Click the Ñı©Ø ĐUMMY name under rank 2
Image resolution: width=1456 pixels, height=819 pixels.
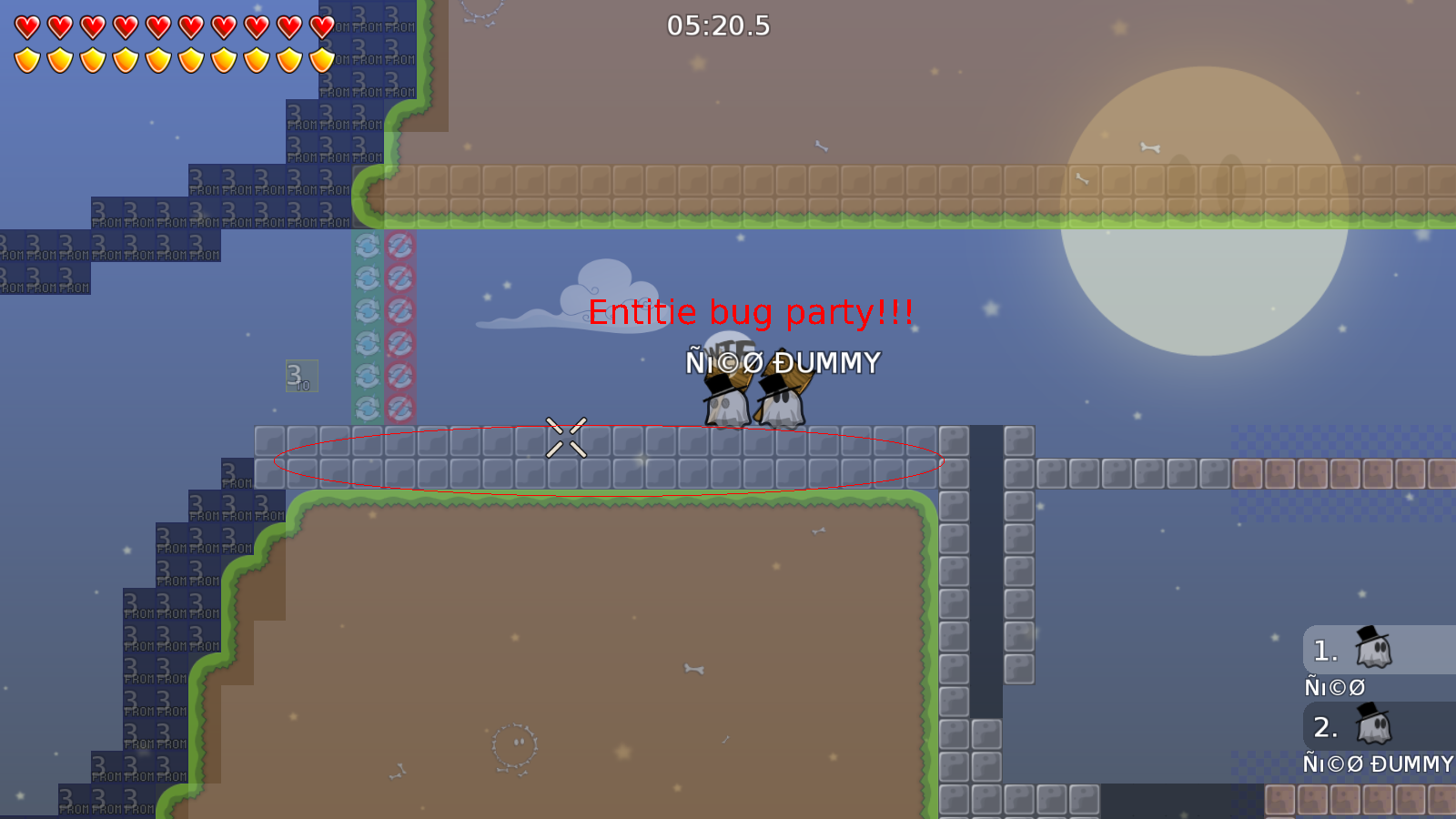(1376, 764)
